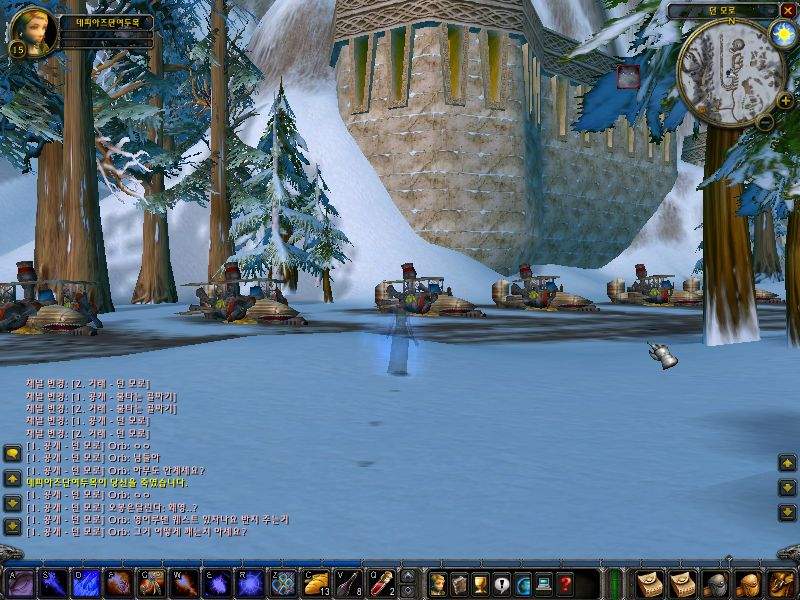
Task: Zoom in the minimap with plus button
Action: click(785, 101)
